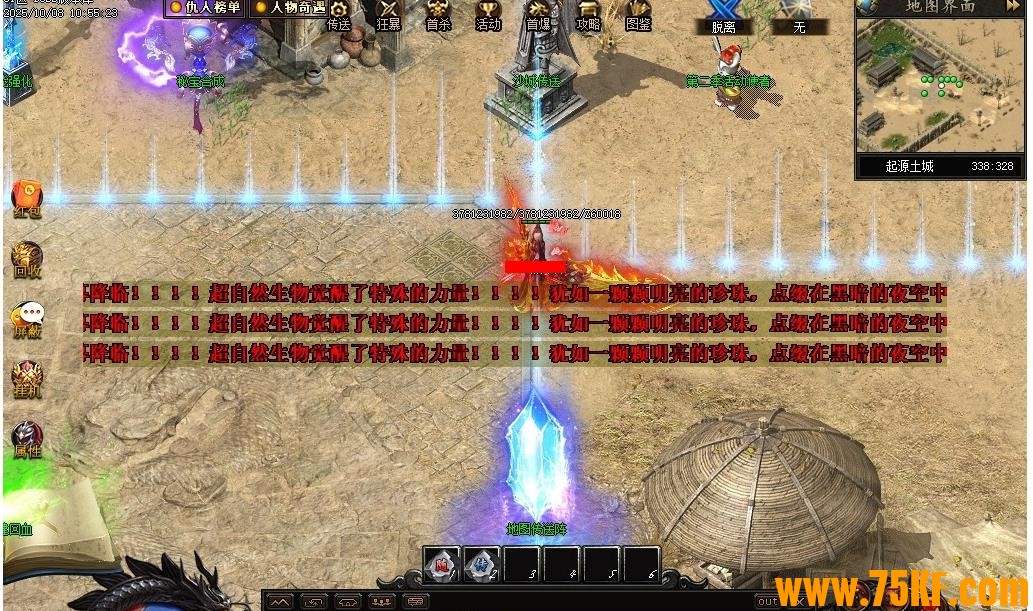Click the 脱离 escape button
This screenshot has height=611, width=1033.
[x=723, y=17]
